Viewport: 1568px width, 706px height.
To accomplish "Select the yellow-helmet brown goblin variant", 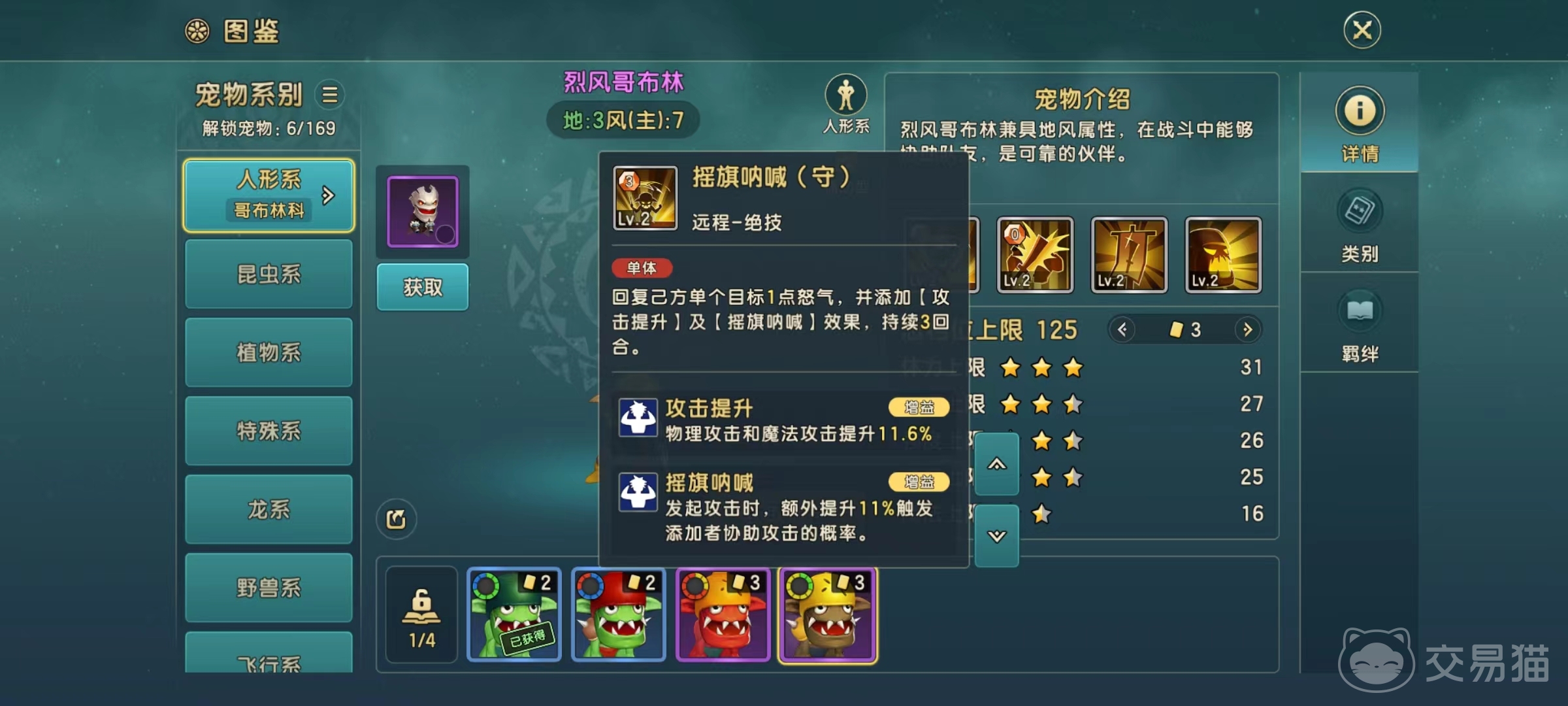I will pos(828,615).
